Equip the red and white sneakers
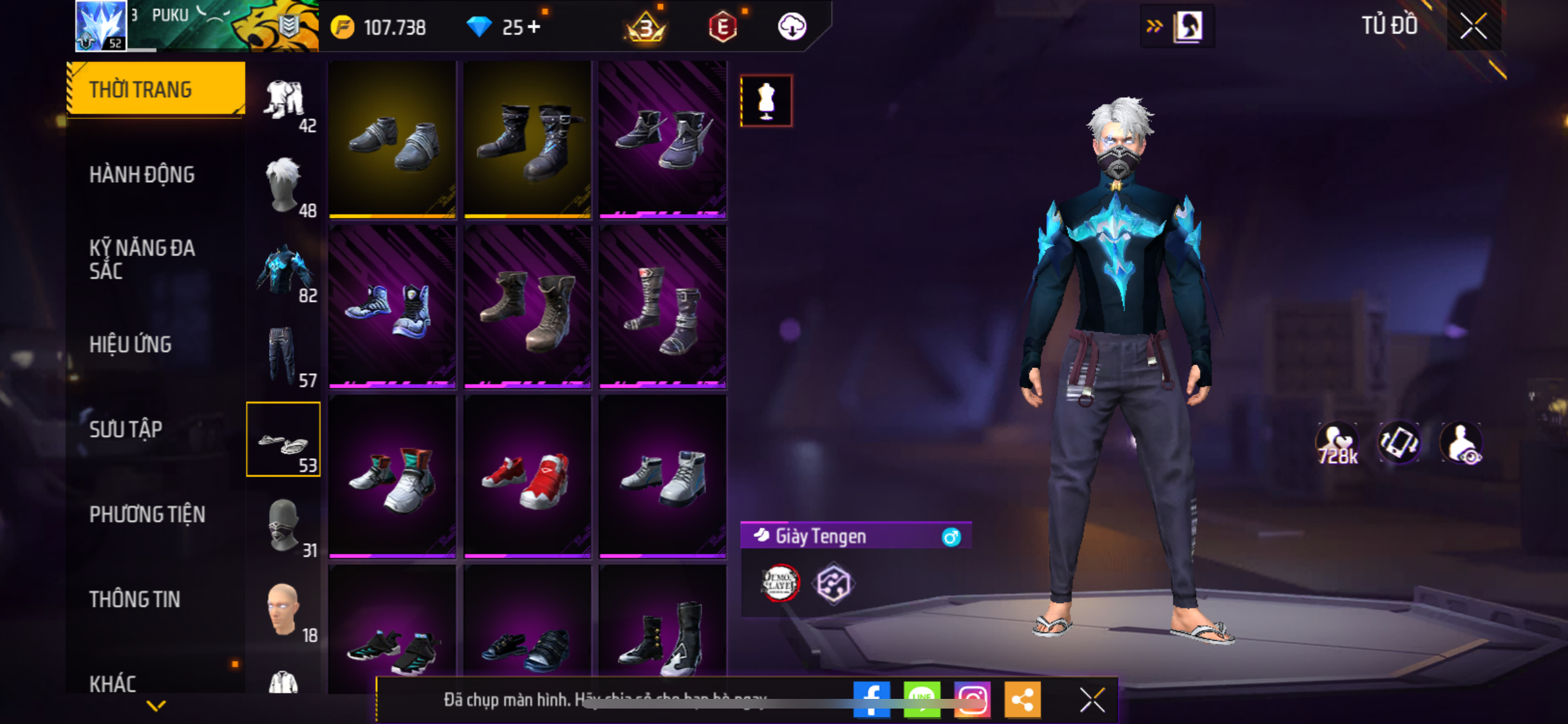This screenshot has height=724, width=1568. 527,477
